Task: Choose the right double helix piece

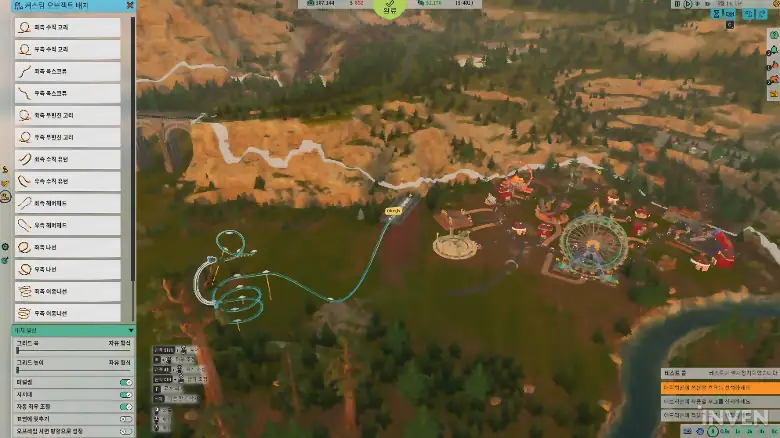Action: pyautogui.click(x=68, y=313)
